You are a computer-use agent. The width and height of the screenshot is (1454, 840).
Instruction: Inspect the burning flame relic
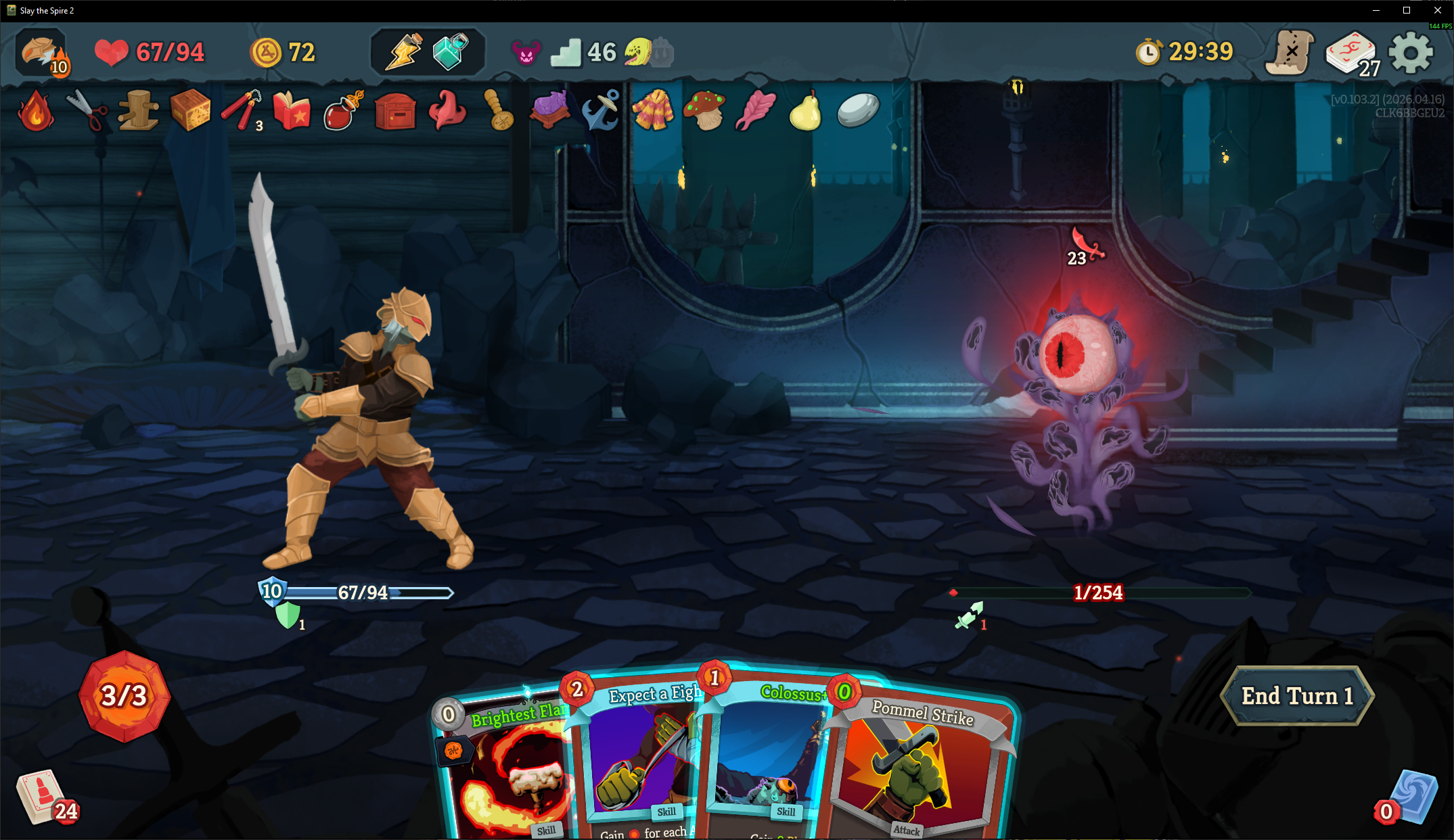pyautogui.click(x=36, y=111)
